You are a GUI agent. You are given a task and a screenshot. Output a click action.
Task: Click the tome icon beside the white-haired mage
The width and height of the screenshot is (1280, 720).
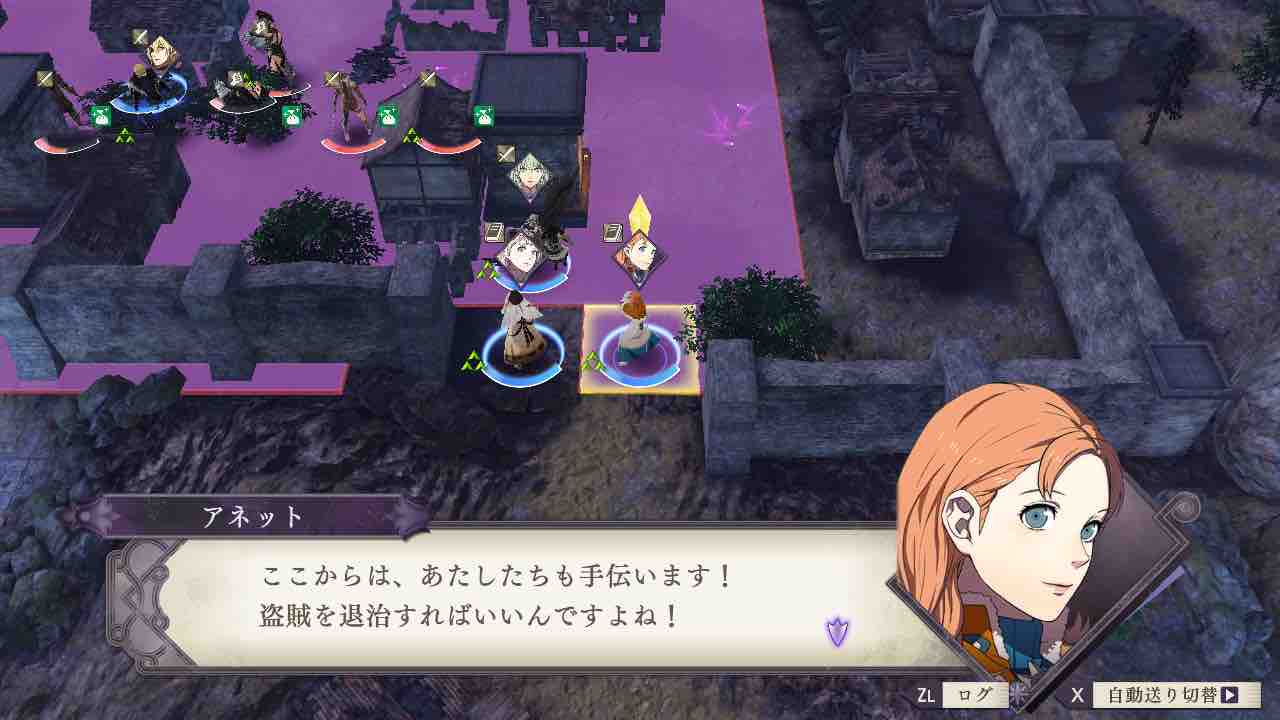[496, 233]
